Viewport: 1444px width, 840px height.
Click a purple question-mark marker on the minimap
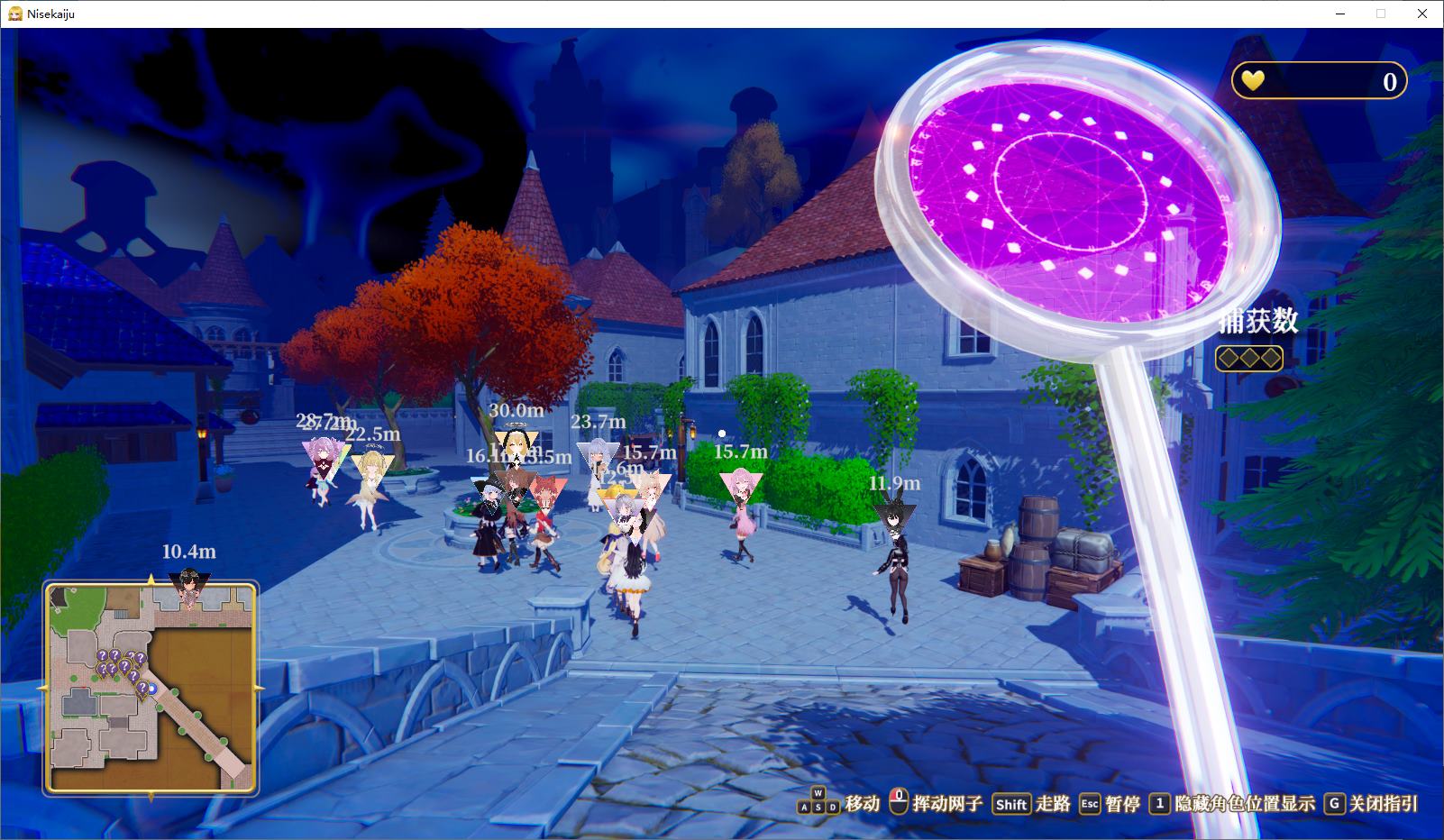103,657
